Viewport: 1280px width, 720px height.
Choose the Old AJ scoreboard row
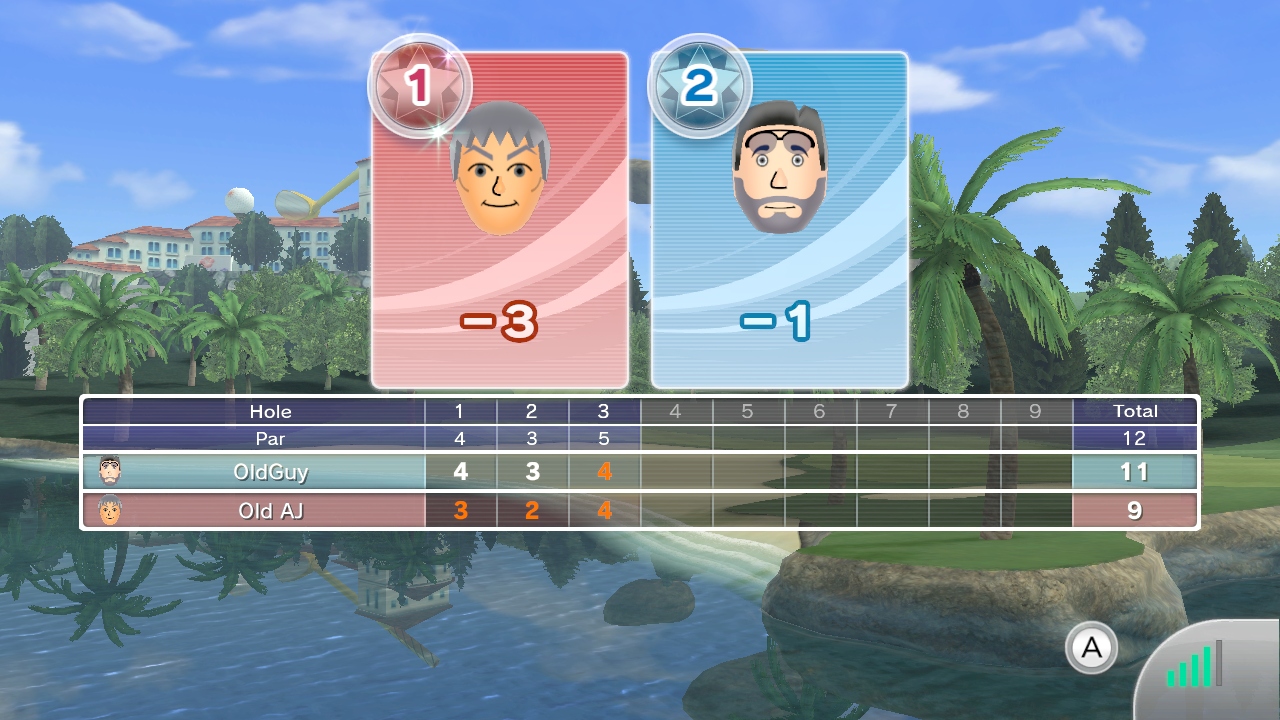(x=640, y=511)
